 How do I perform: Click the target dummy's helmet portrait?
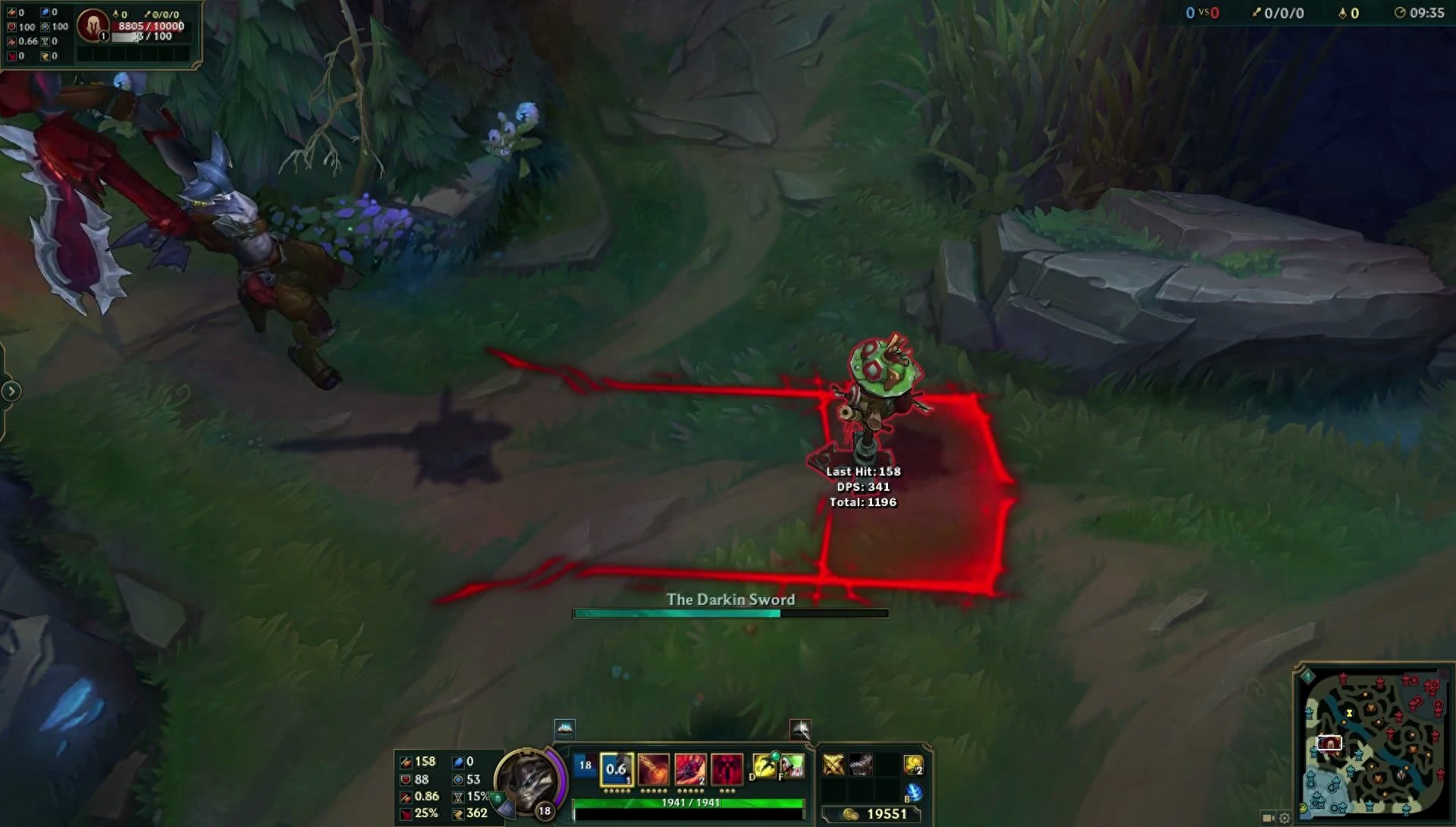pos(93,26)
